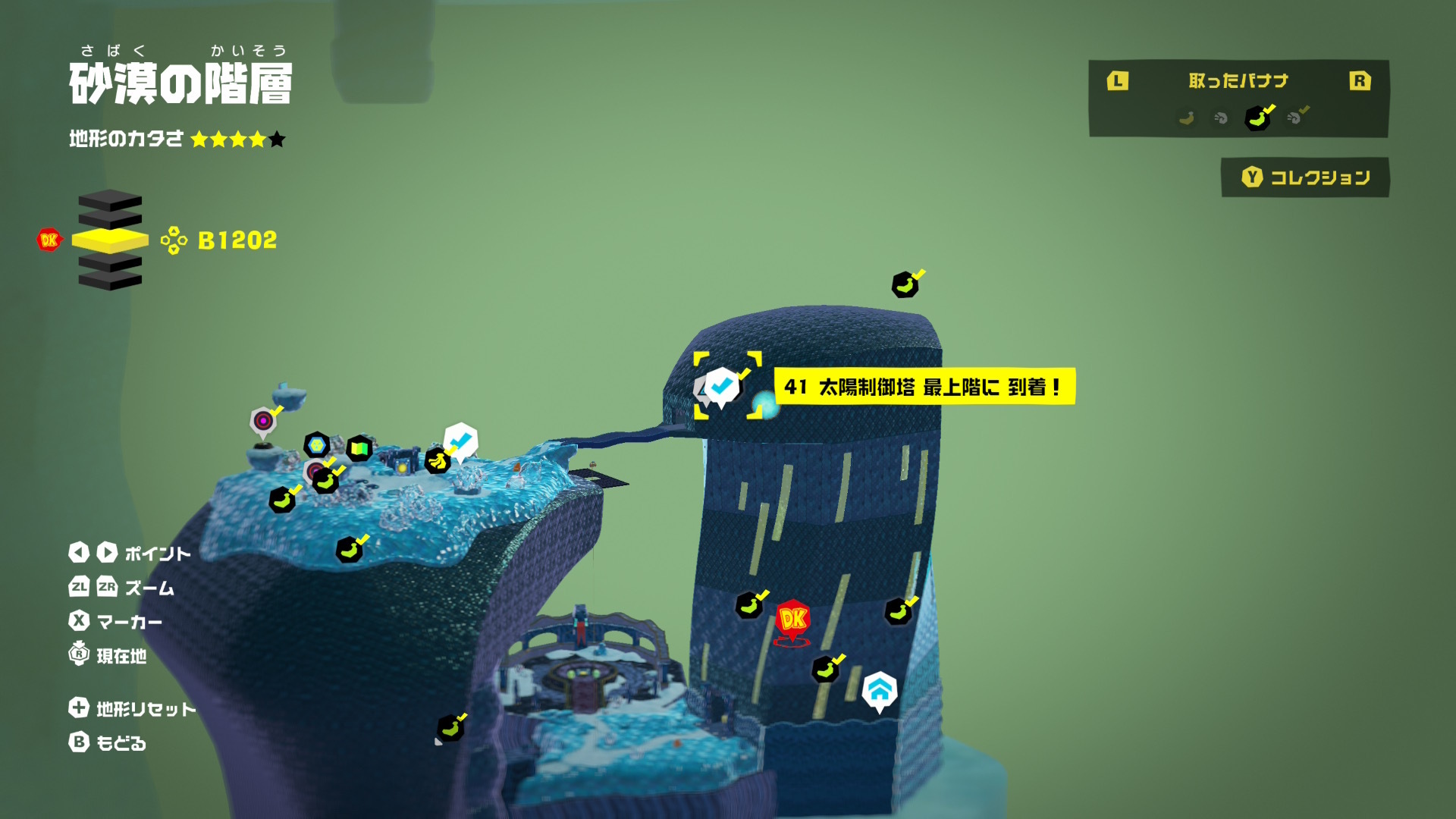Choose the plain banana filter icon
This screenshot has height=819, width=1456.
click(1187, 118)
